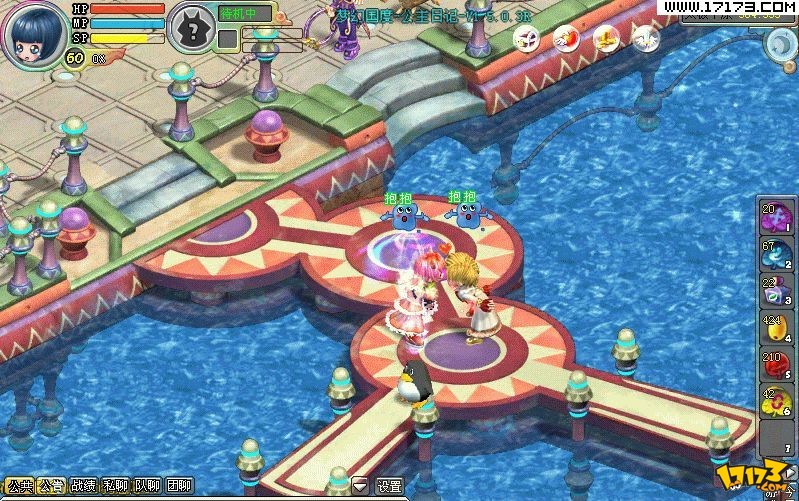Click the blue-haired player portrait
Viewport: 799px width, 501px height.
(x=32, y=34)
